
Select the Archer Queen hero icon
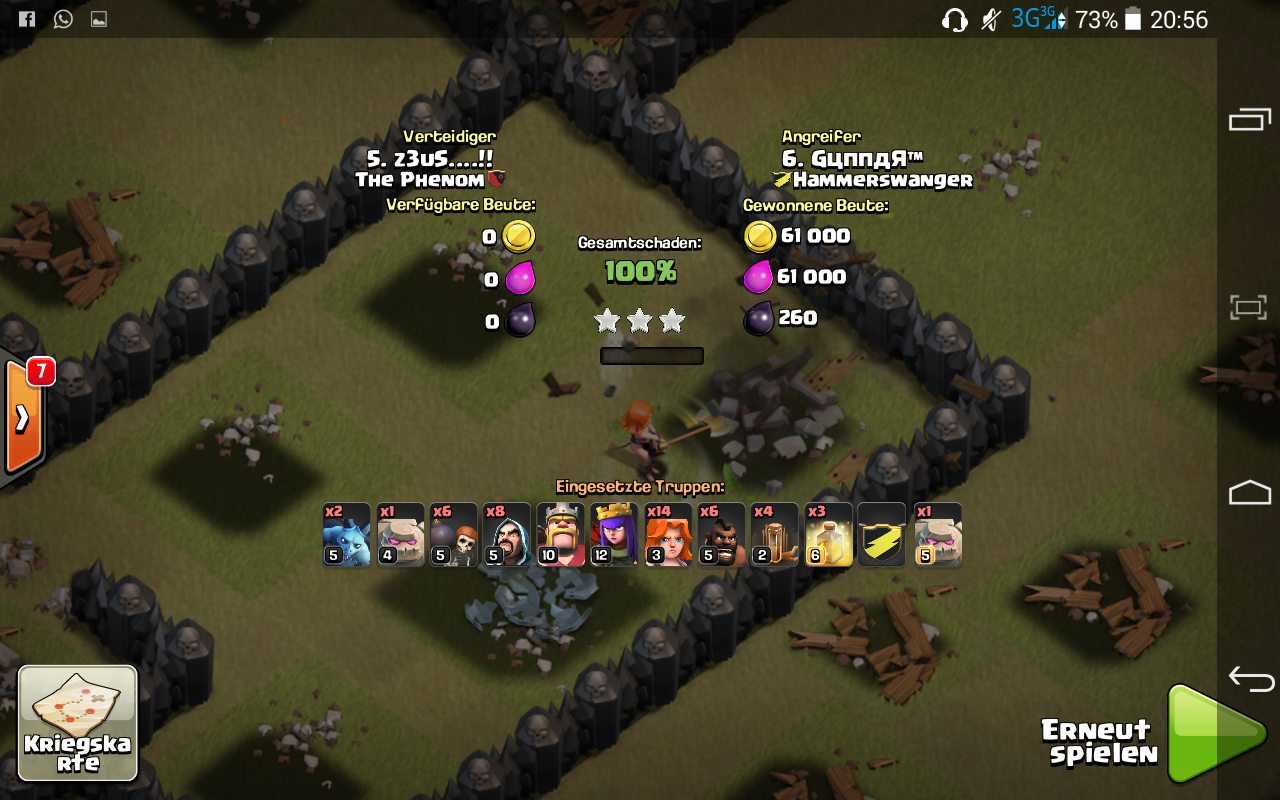614,535
